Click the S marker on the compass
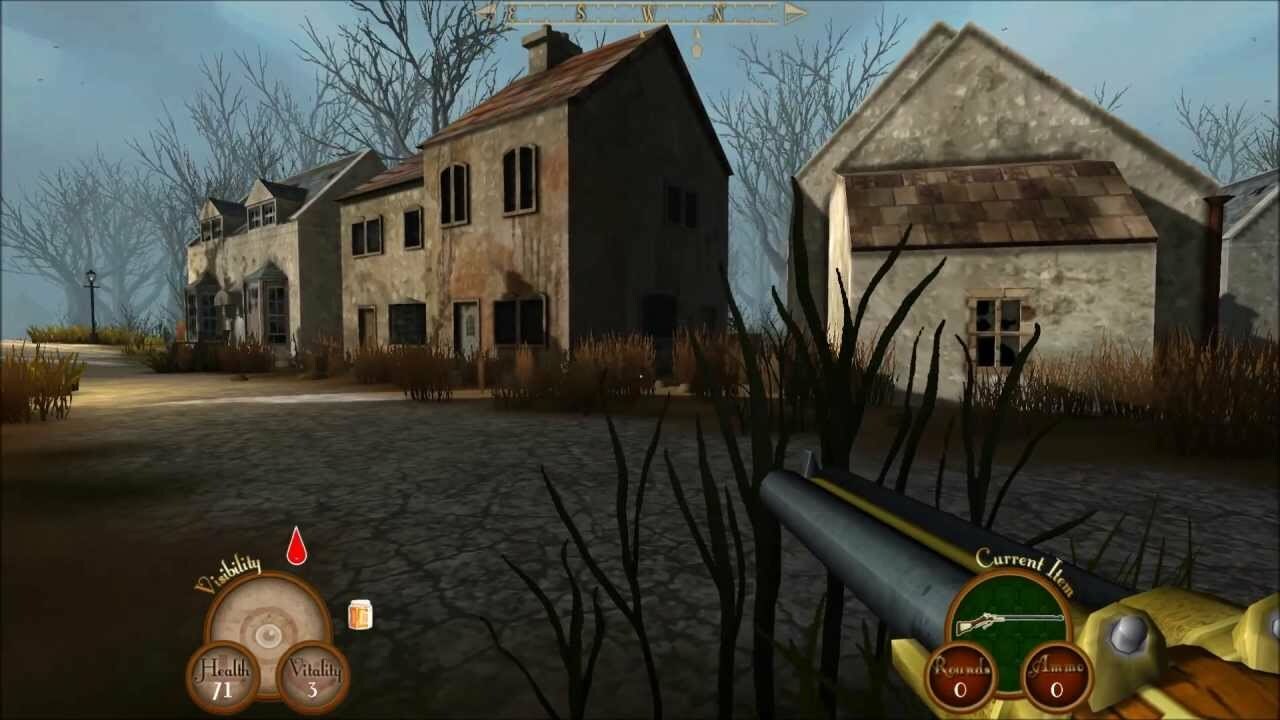This screenshot has height=720, width=1280. (580, 13)
